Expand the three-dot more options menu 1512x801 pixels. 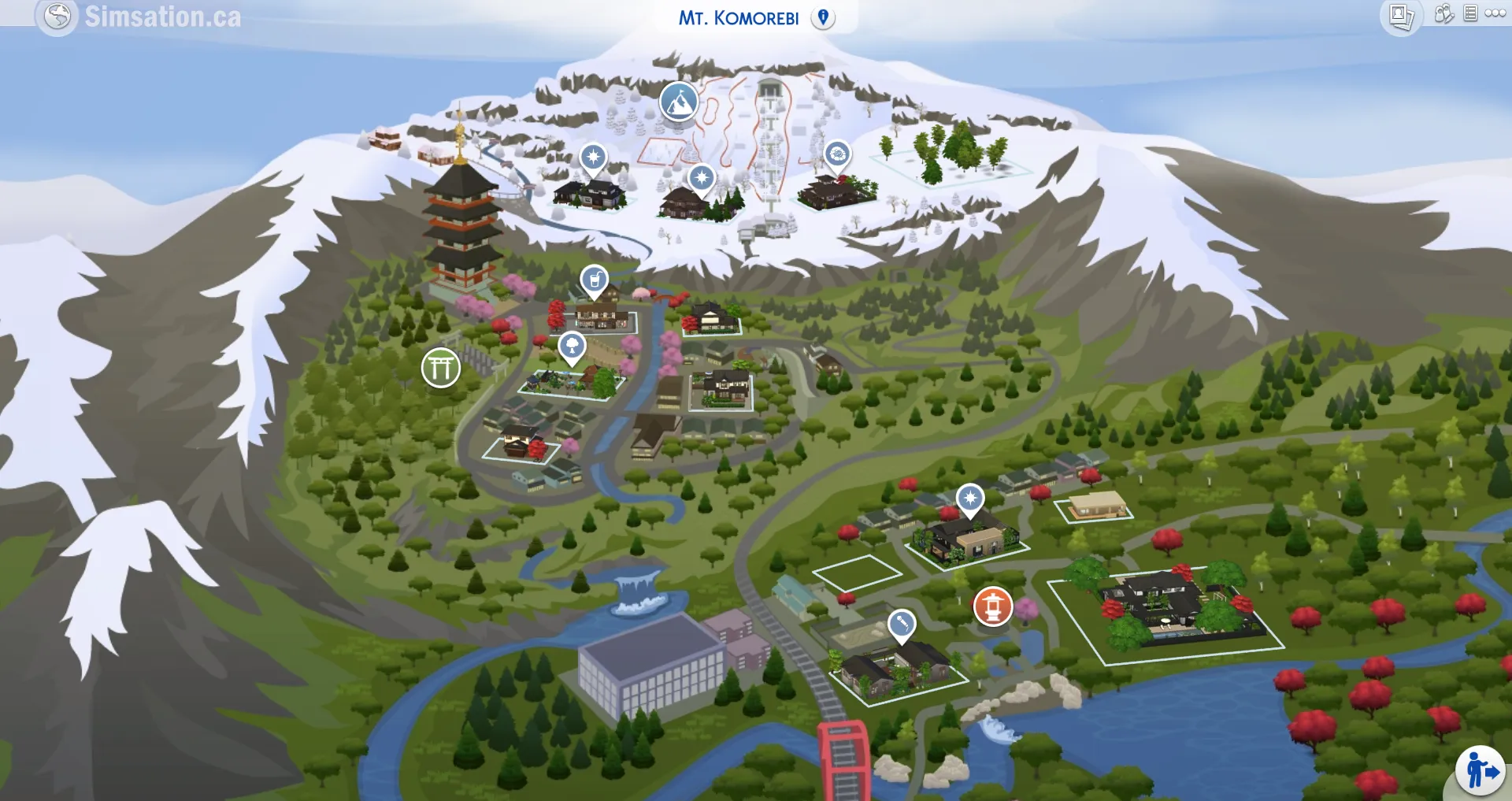point(1495,13)
